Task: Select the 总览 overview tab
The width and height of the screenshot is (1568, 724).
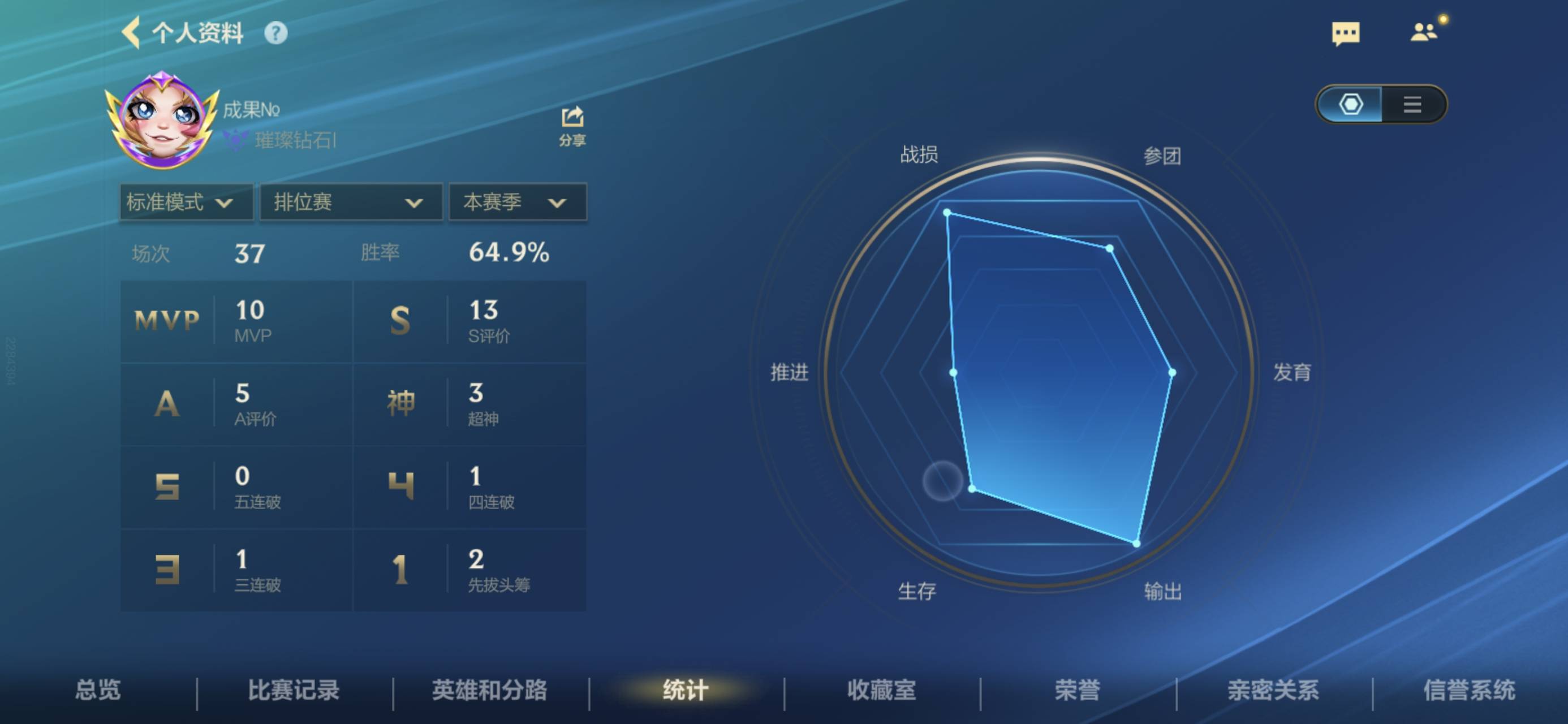Action: pos(98,690)
